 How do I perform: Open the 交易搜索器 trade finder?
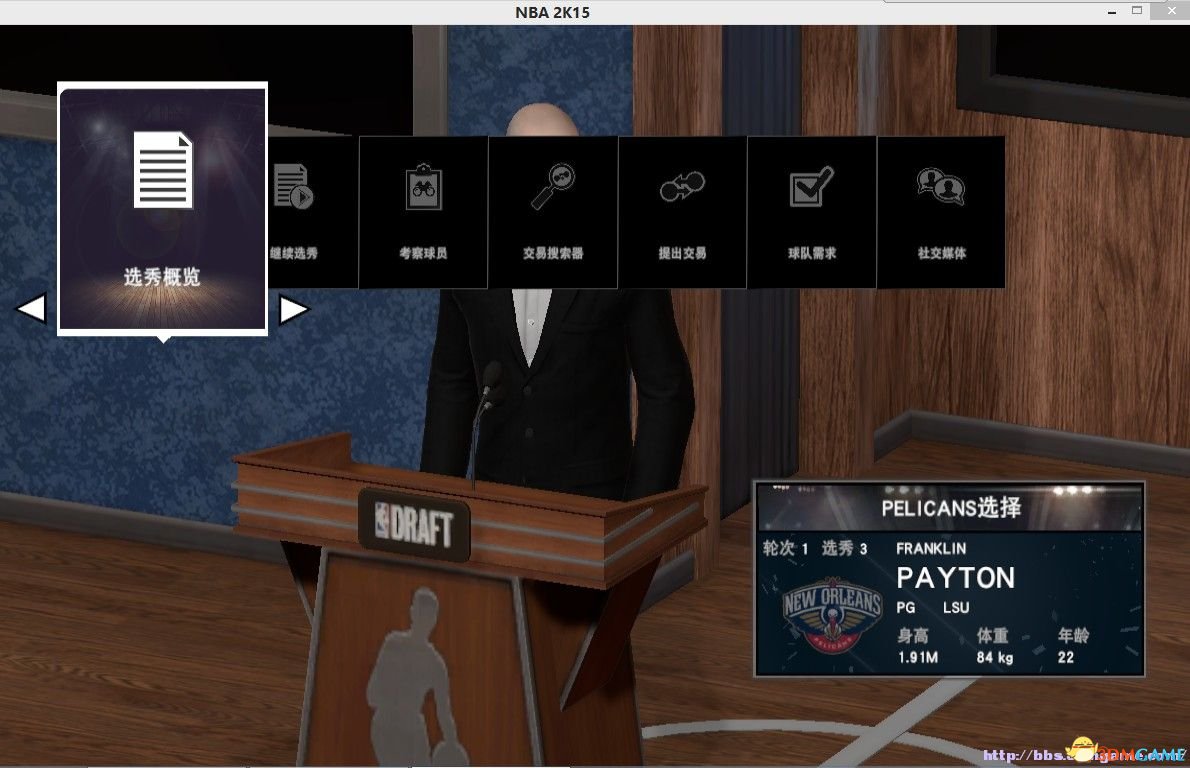click(x=552, y=212)
